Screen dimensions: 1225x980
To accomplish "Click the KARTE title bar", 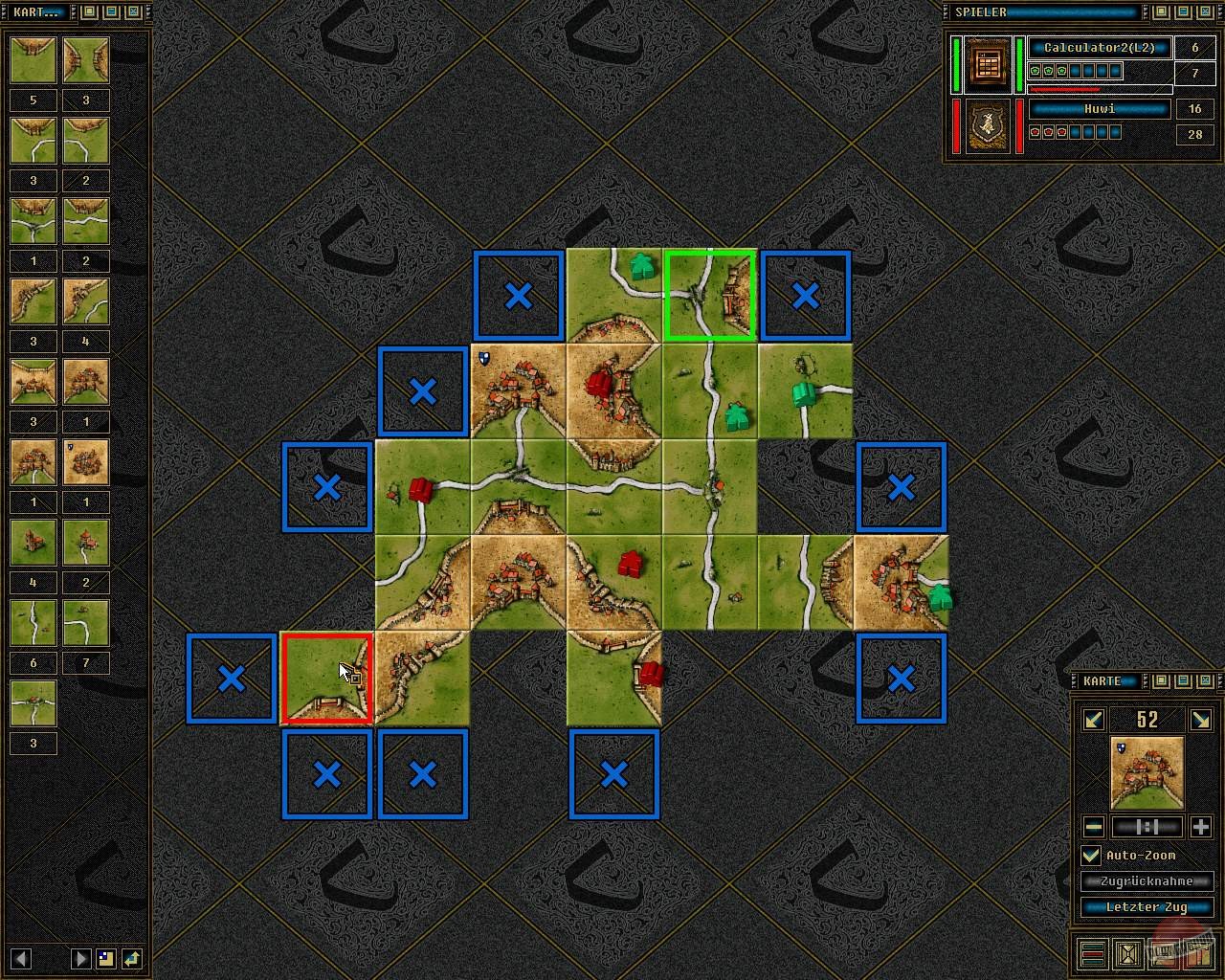I will [1105, 680].
